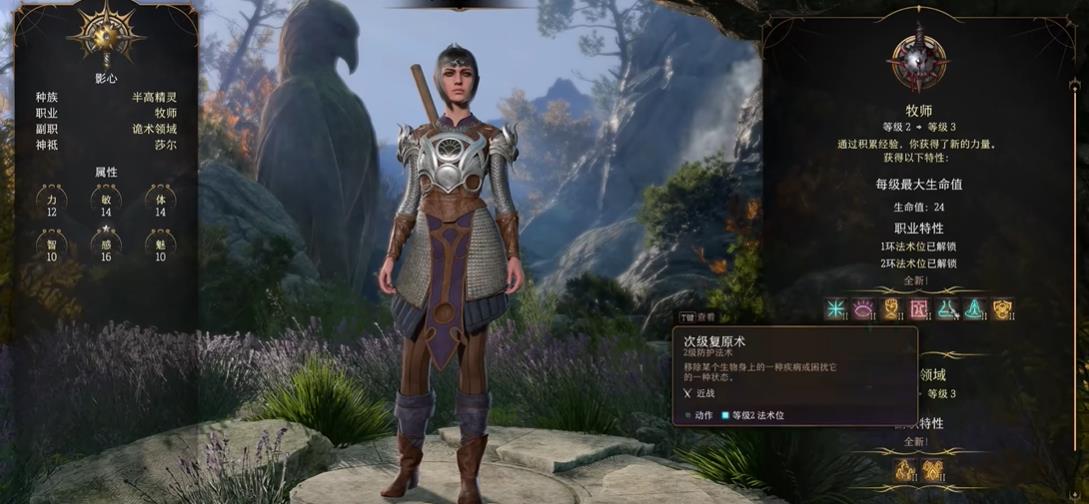Select the teal cone-shaped figure spell icon
This screenshot has height=504, width=1089.
tap(974, 309)
